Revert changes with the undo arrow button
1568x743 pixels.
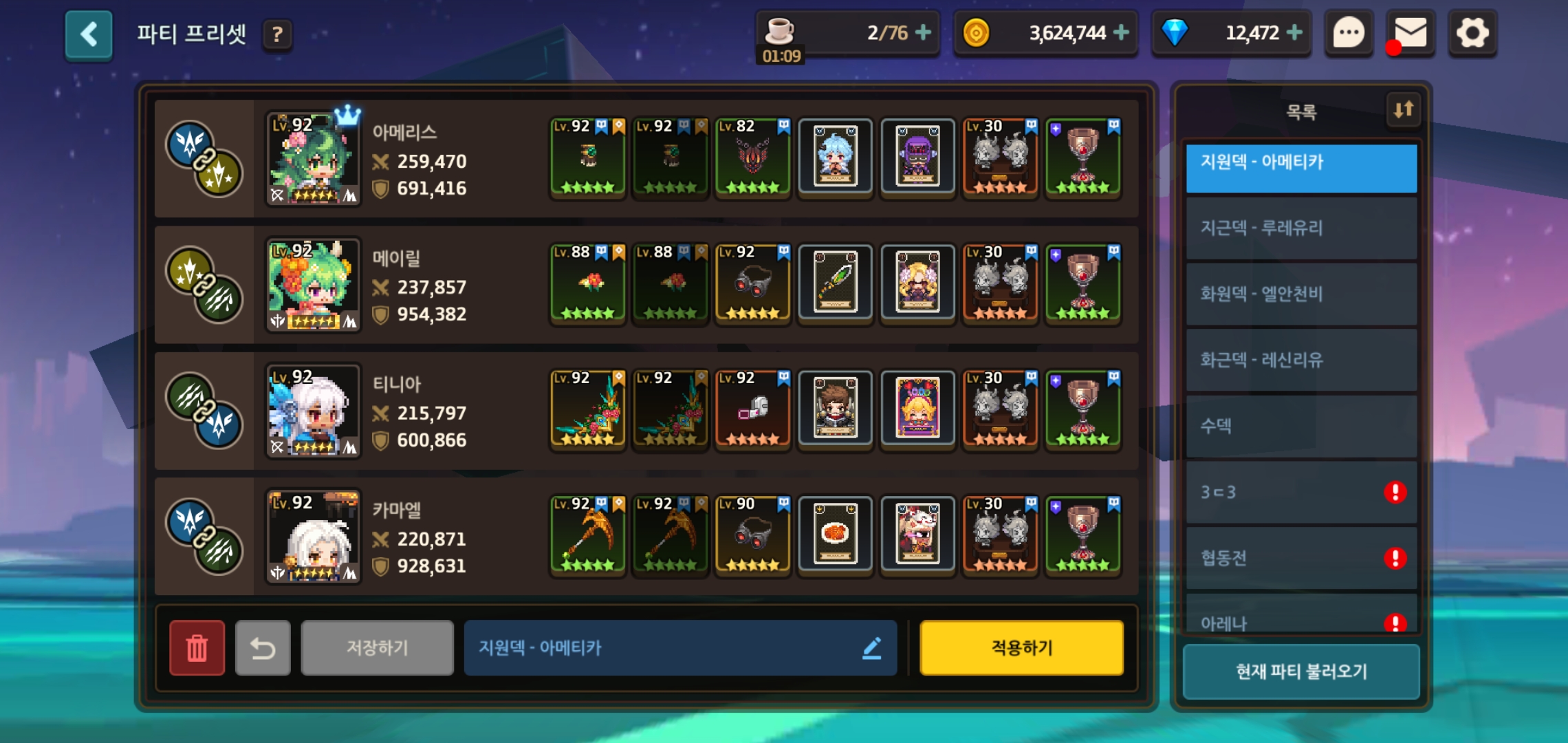263,648
